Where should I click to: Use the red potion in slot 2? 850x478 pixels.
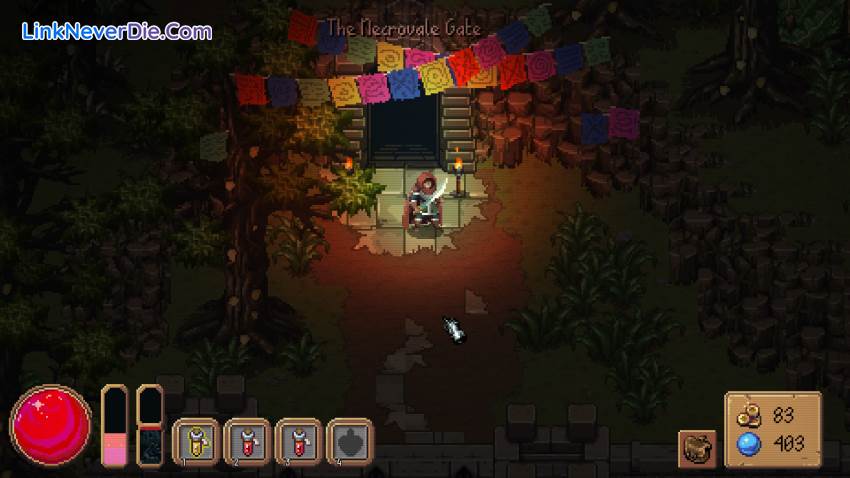click(x=247, y=441)
